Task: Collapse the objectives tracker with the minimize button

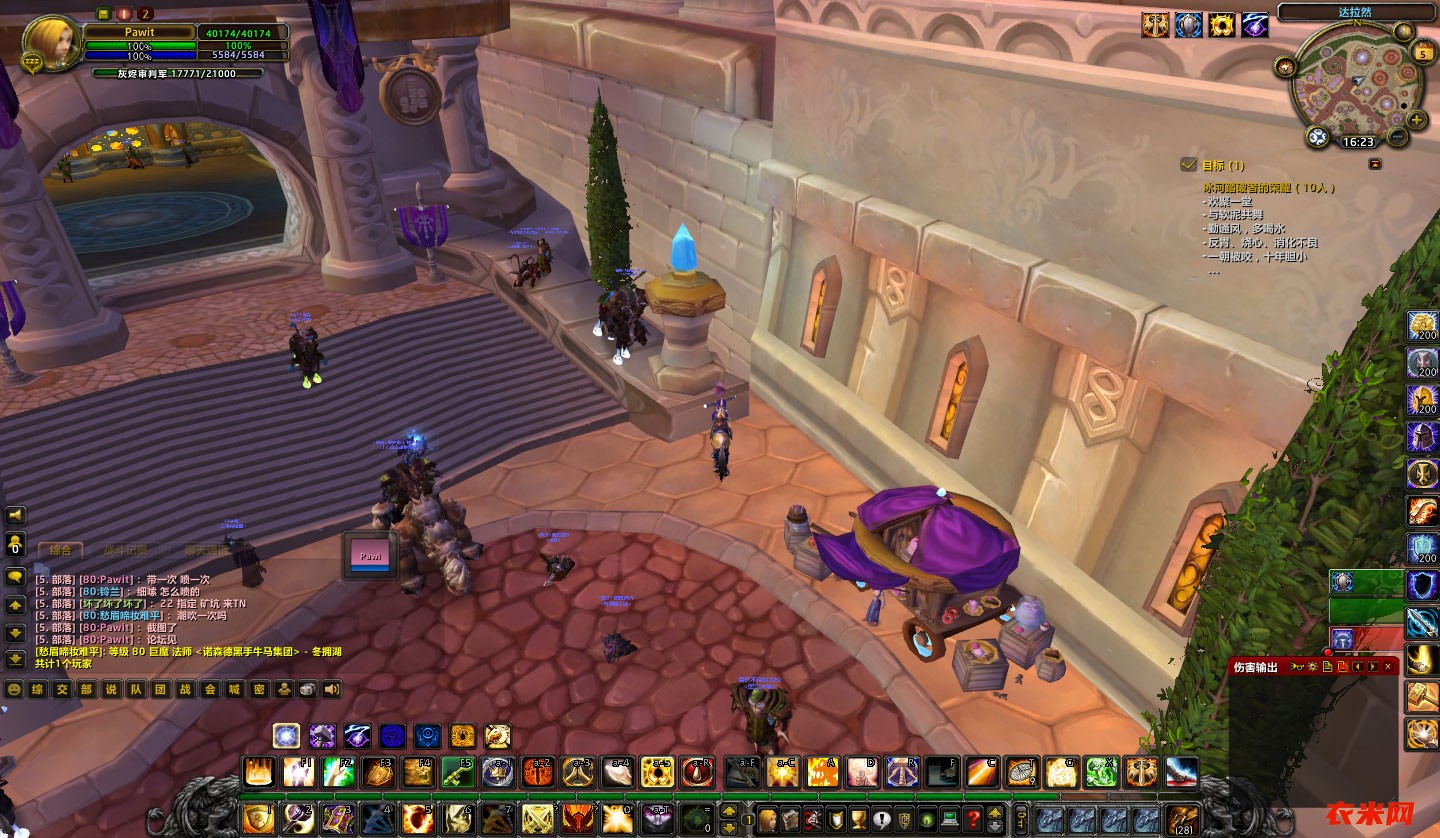Action: 1375,164
